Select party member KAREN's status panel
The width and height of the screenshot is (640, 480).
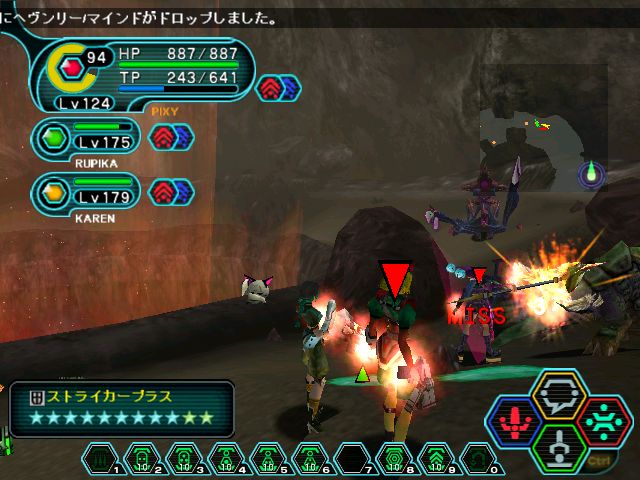(x=88, y=191)
